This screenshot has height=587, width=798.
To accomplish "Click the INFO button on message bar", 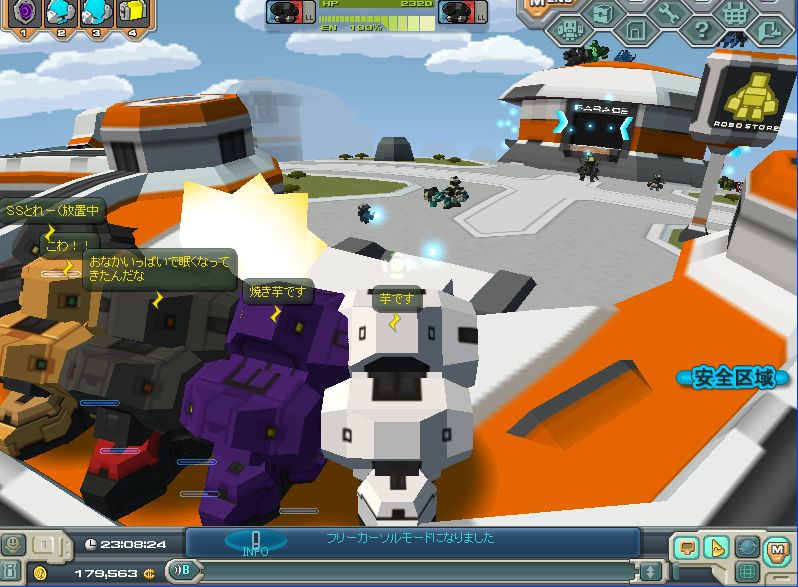I will [255, 542].
